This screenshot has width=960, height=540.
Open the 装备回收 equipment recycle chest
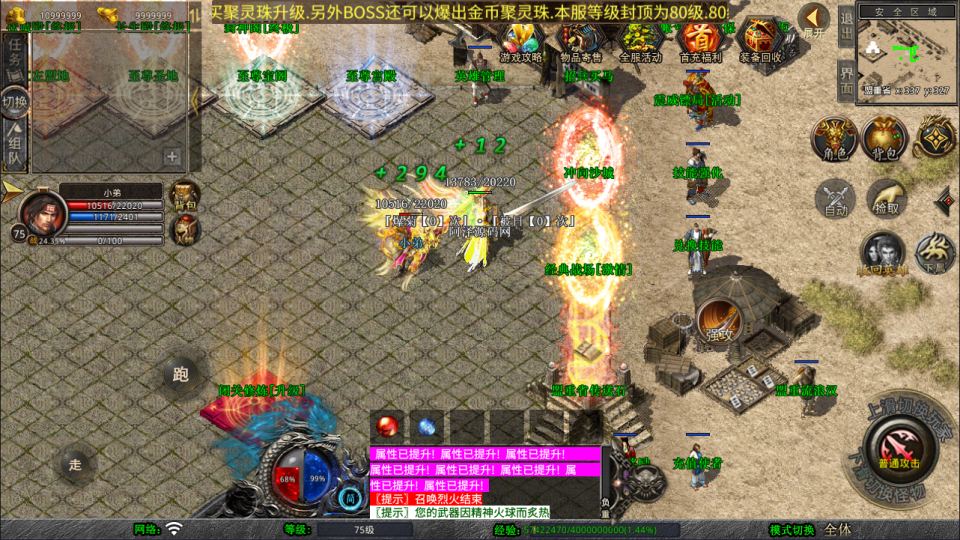pos(763,40)
